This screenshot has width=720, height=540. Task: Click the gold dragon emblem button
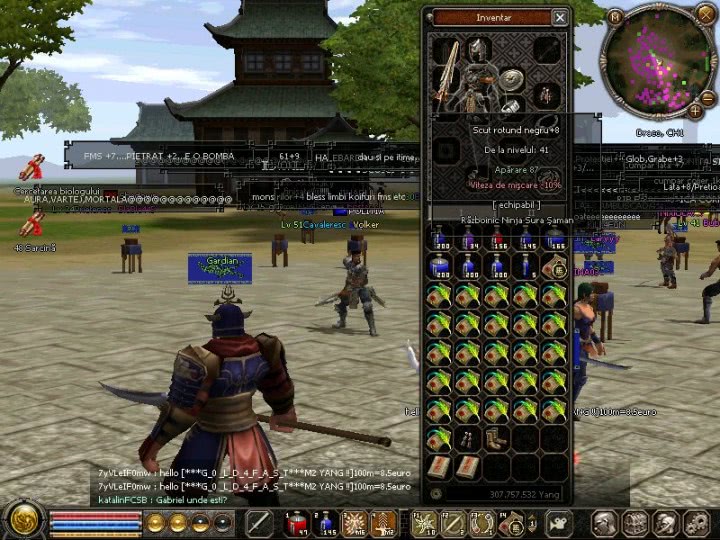click(22, 520)
